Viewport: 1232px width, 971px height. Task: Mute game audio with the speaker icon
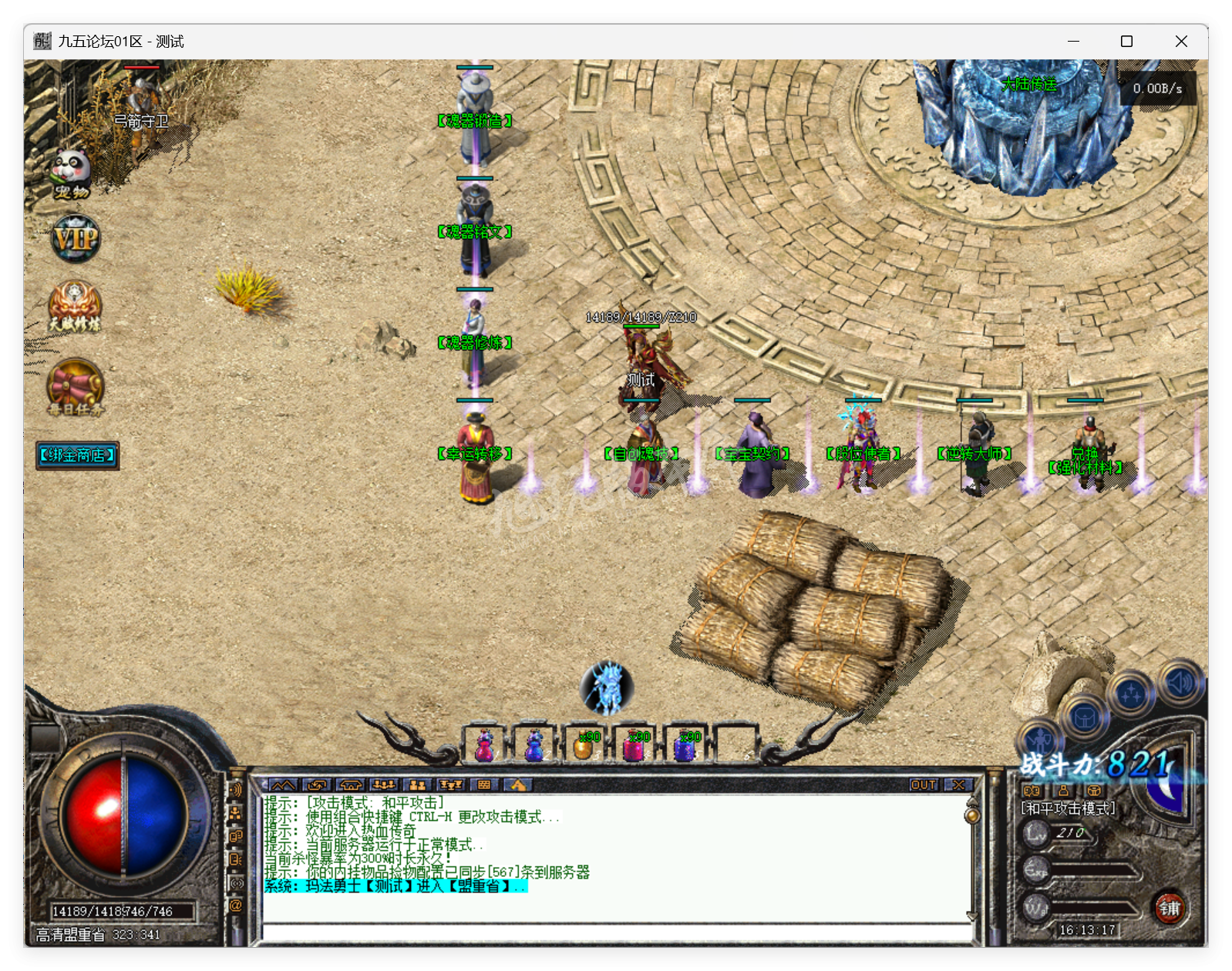click(x=1178, y=682)
